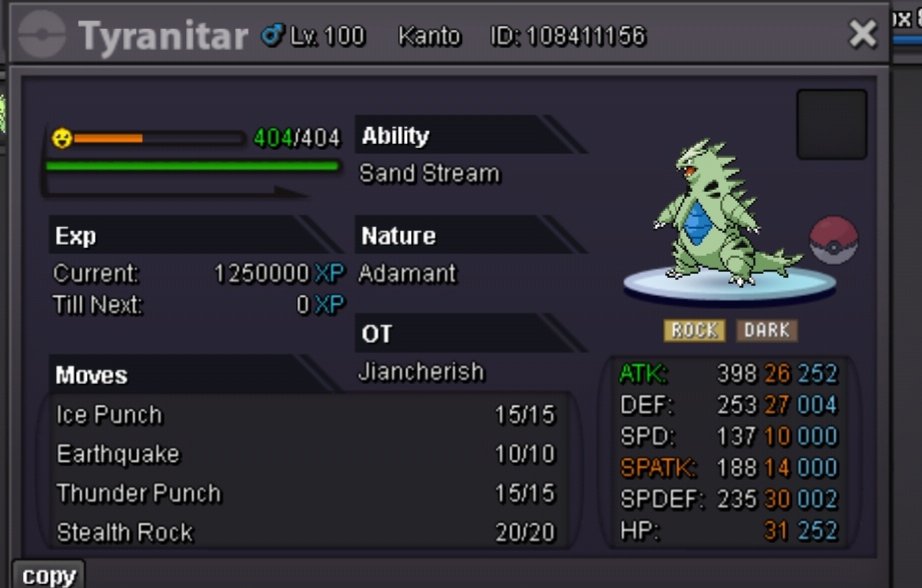Click the happiness face icon

[62, 139]
